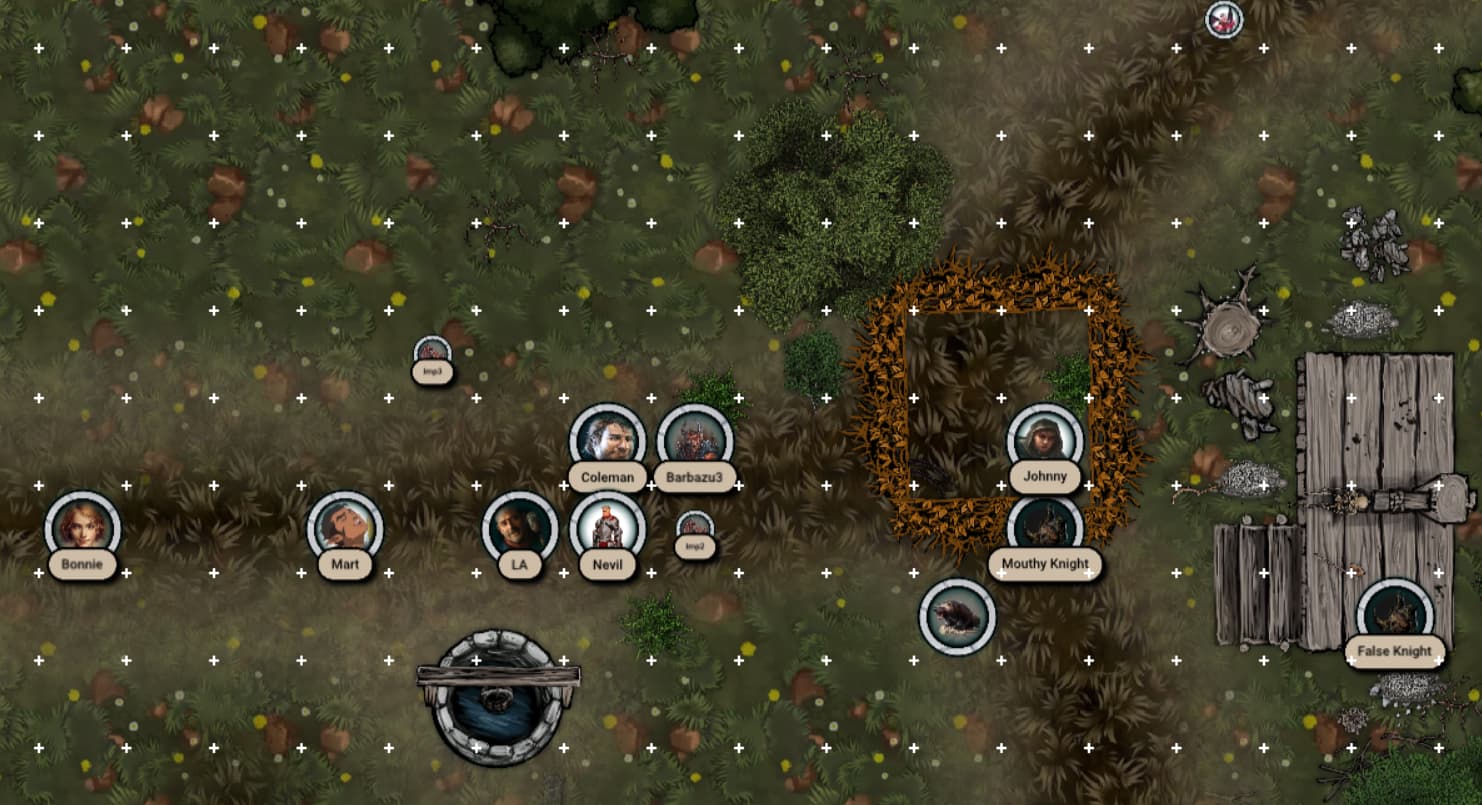This screenshot has width=1482, height=805.
Task: Select the False Knight token
Action: [x=1394, y=614]
